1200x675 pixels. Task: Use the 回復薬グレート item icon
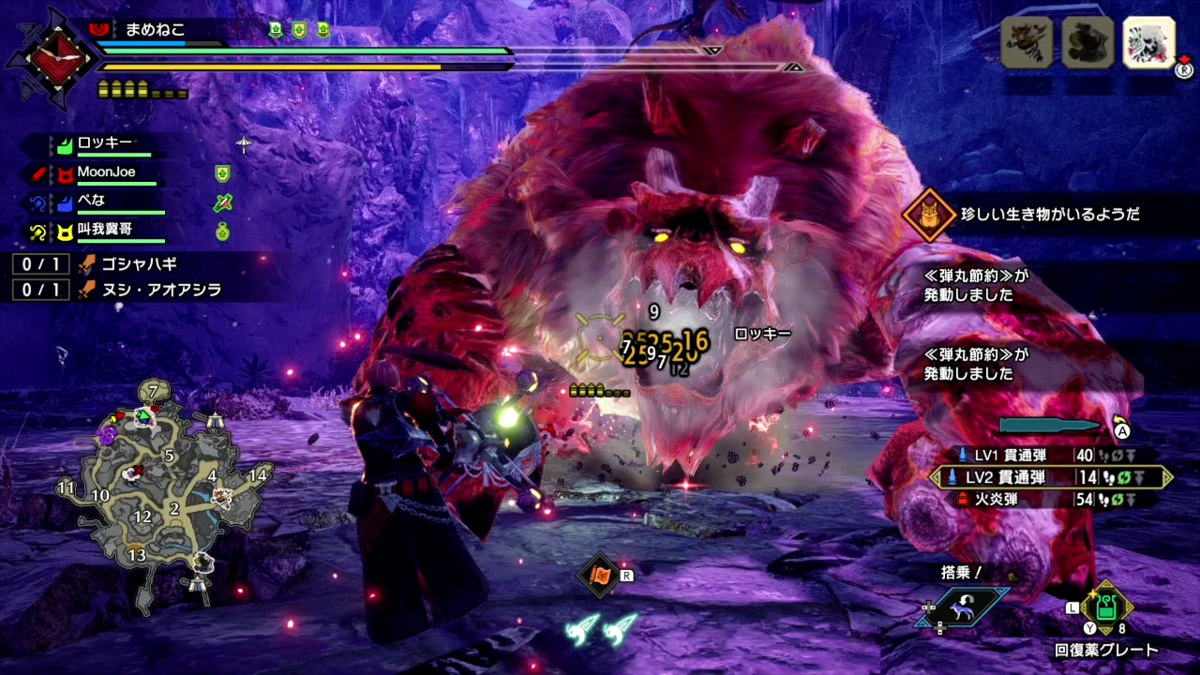coord(1105,608)
